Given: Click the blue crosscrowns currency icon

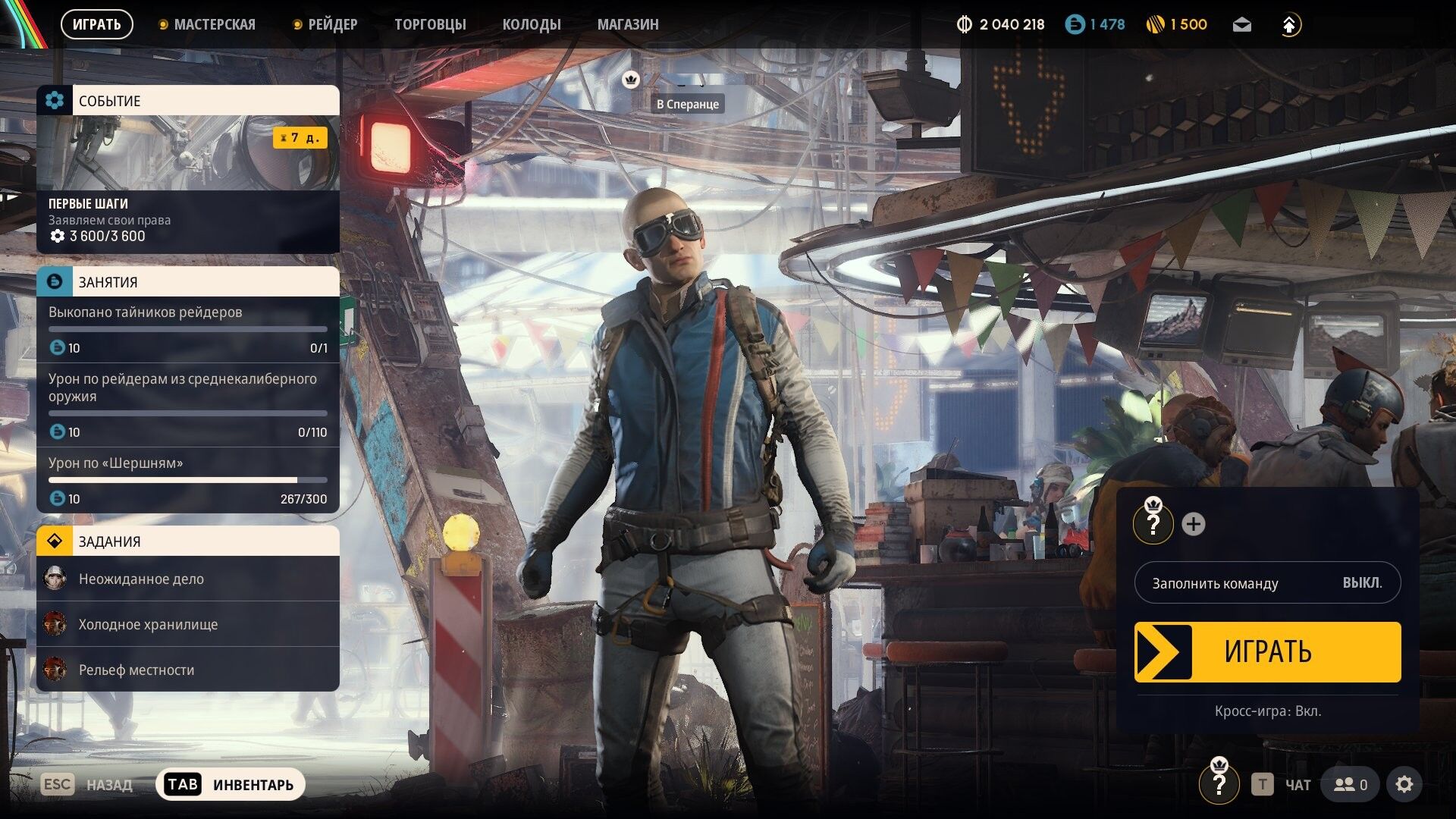Looking at the screenshot, I should [x=1076, y=24].
